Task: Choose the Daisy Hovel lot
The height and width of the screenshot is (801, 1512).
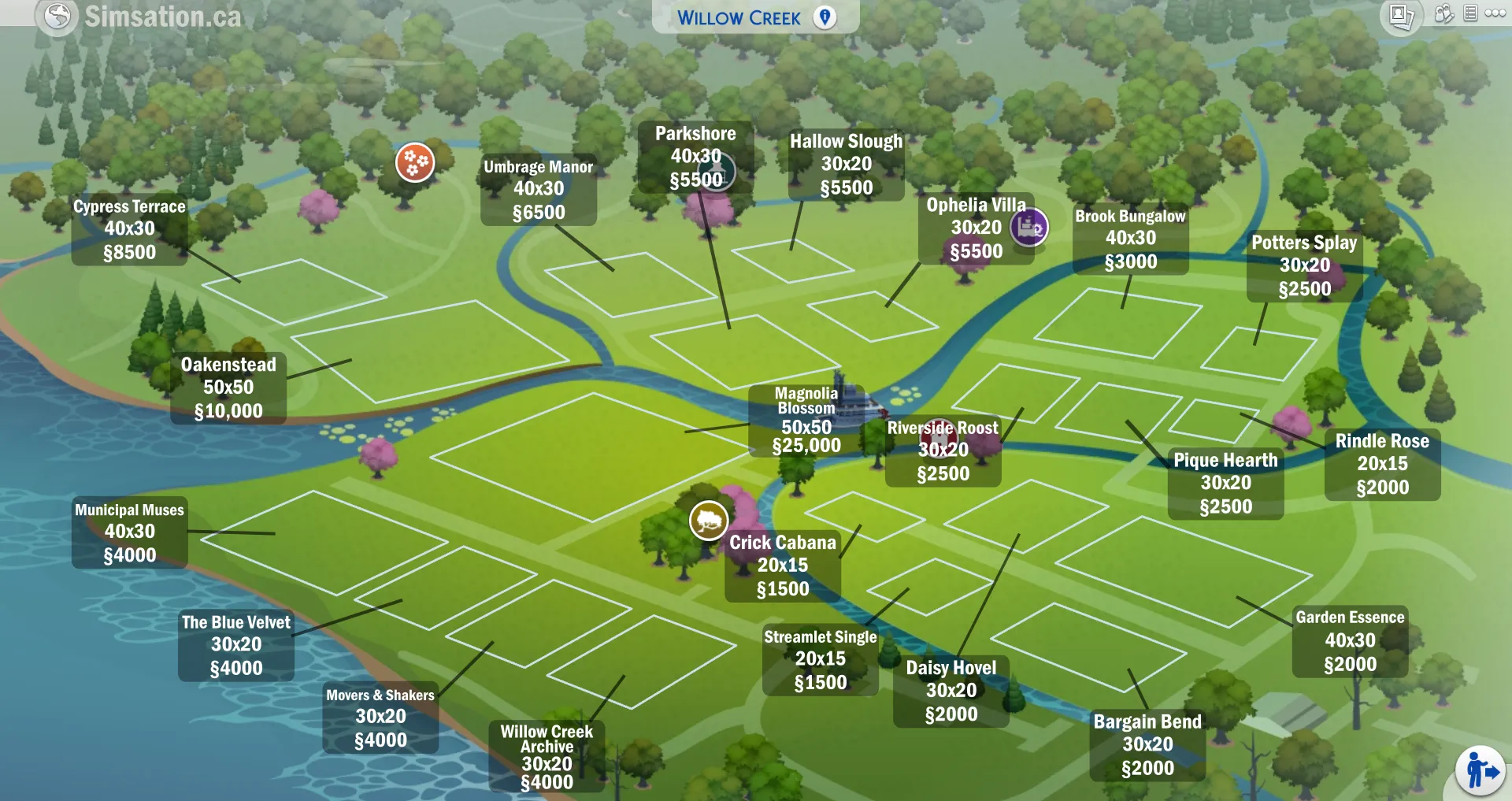Action: [951, 691]
